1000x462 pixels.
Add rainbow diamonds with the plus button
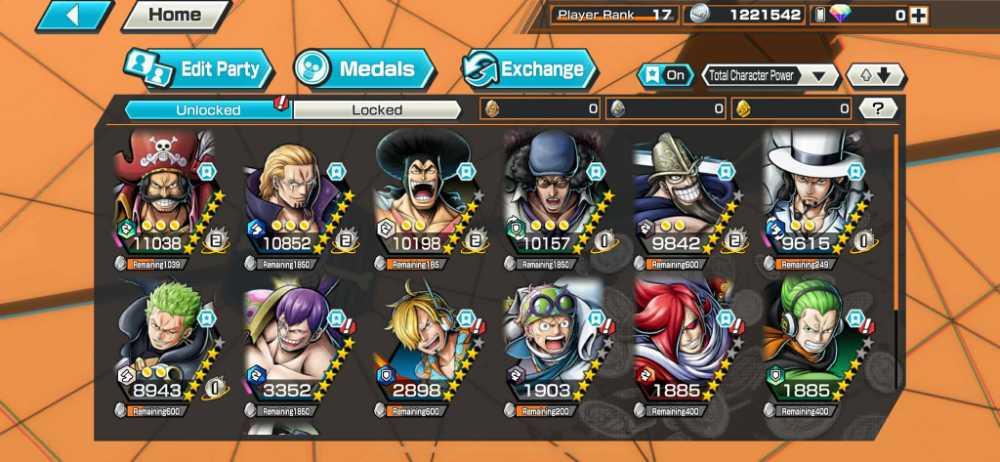[918, 15]
